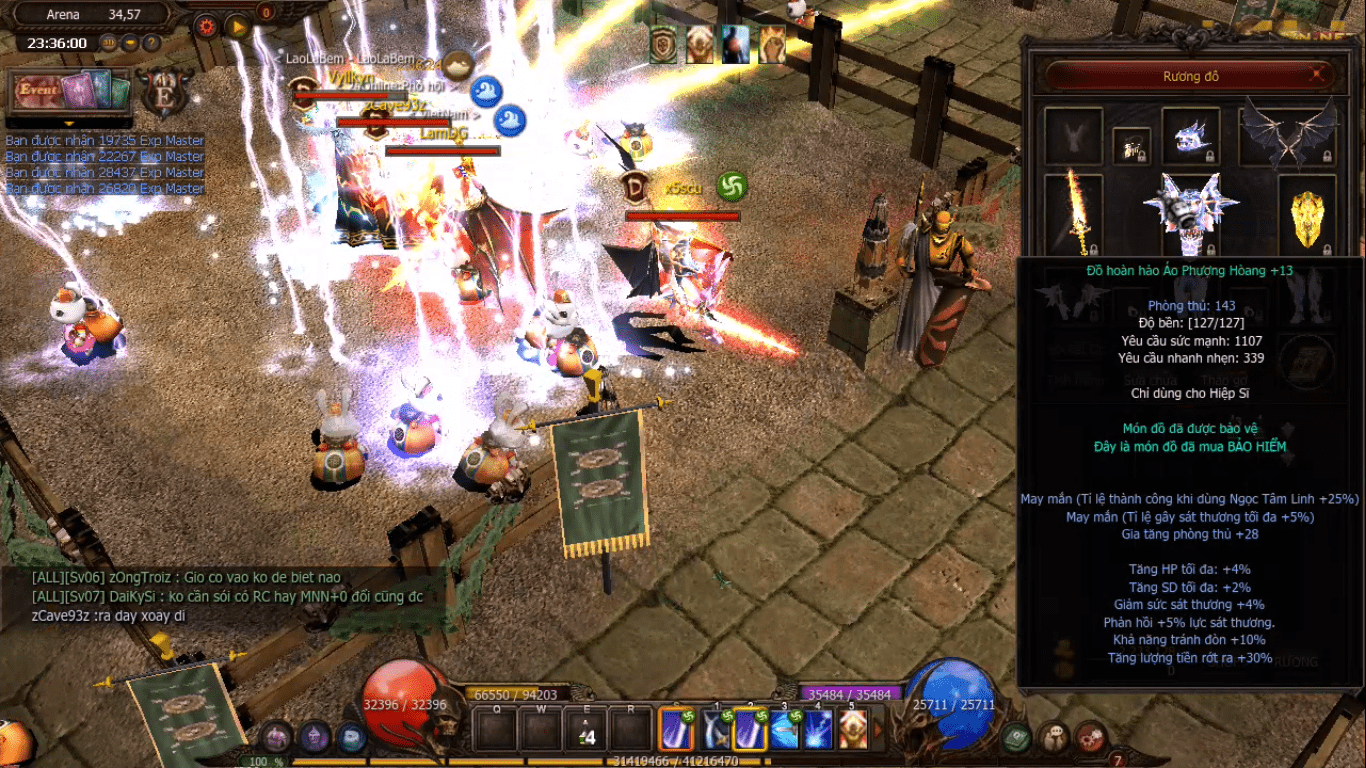This screenshot has height=768, width=1366.
Task: Click the yellow play arrow button
Action: pos(237,26)
